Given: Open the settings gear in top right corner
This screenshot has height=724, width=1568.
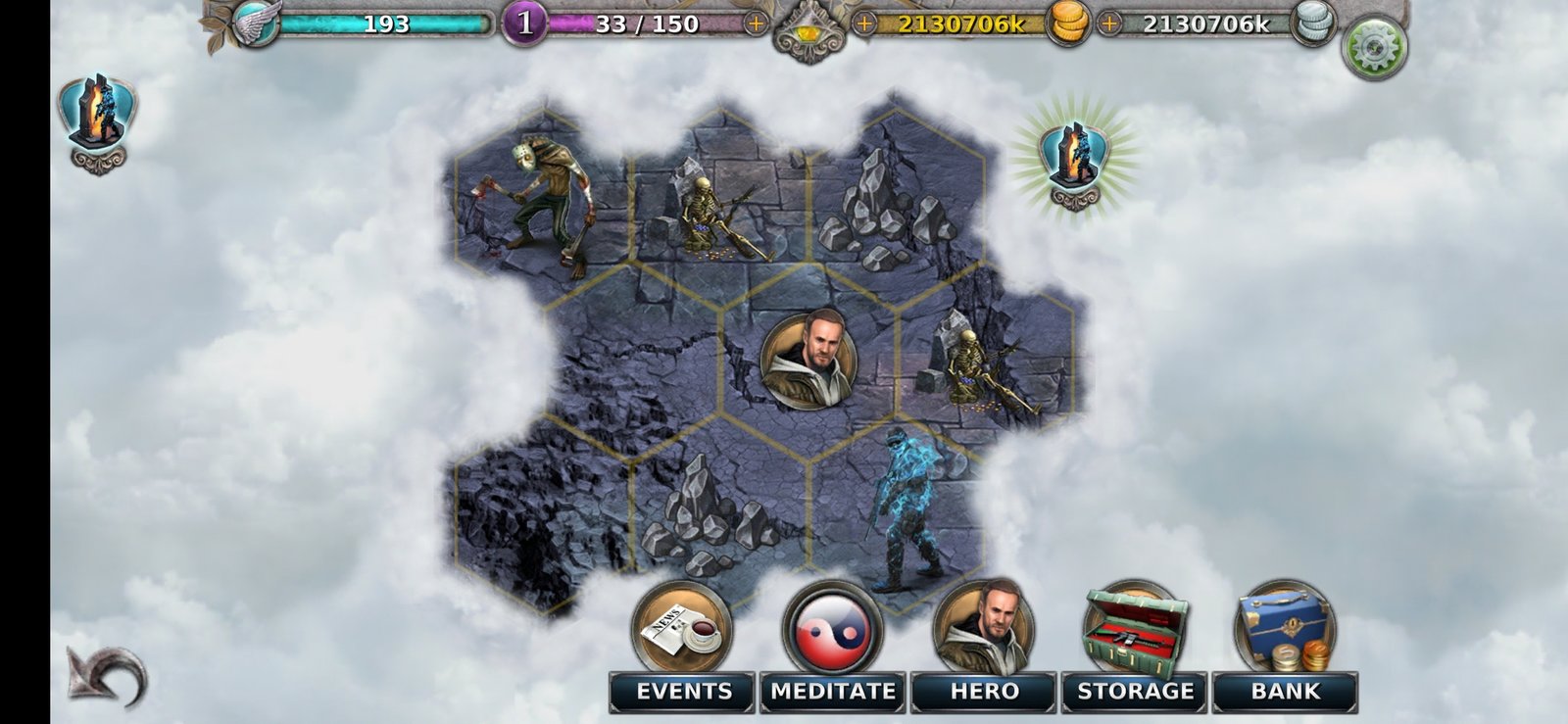Looking at the screenshot, I should (x=1376, y=41).
